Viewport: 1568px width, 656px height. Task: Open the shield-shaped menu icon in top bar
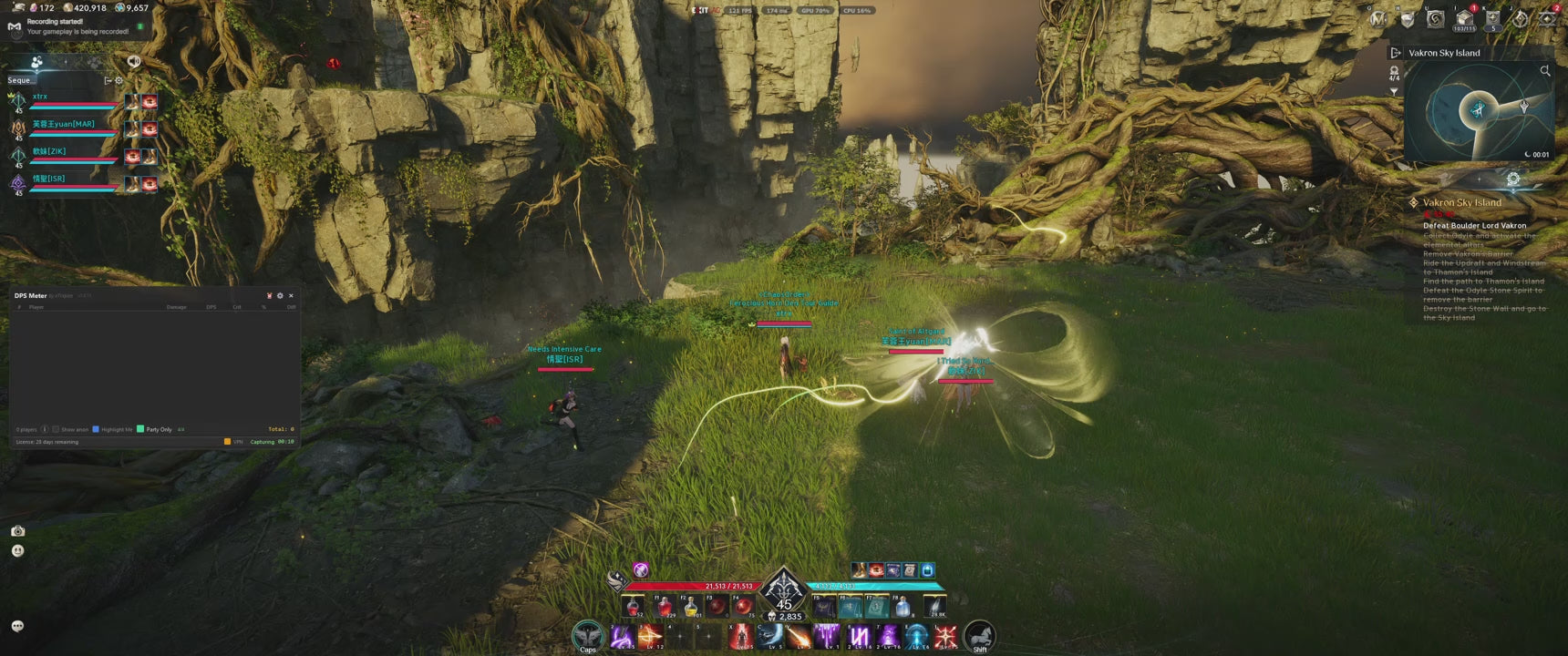coord(1408,19)
